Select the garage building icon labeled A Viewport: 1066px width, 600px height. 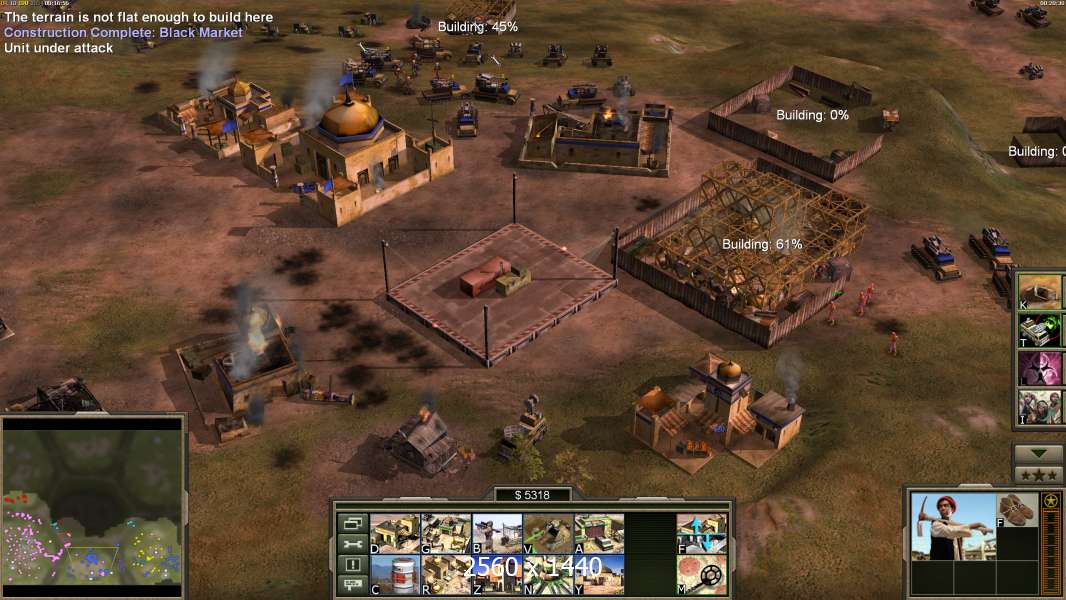(599, 533)
